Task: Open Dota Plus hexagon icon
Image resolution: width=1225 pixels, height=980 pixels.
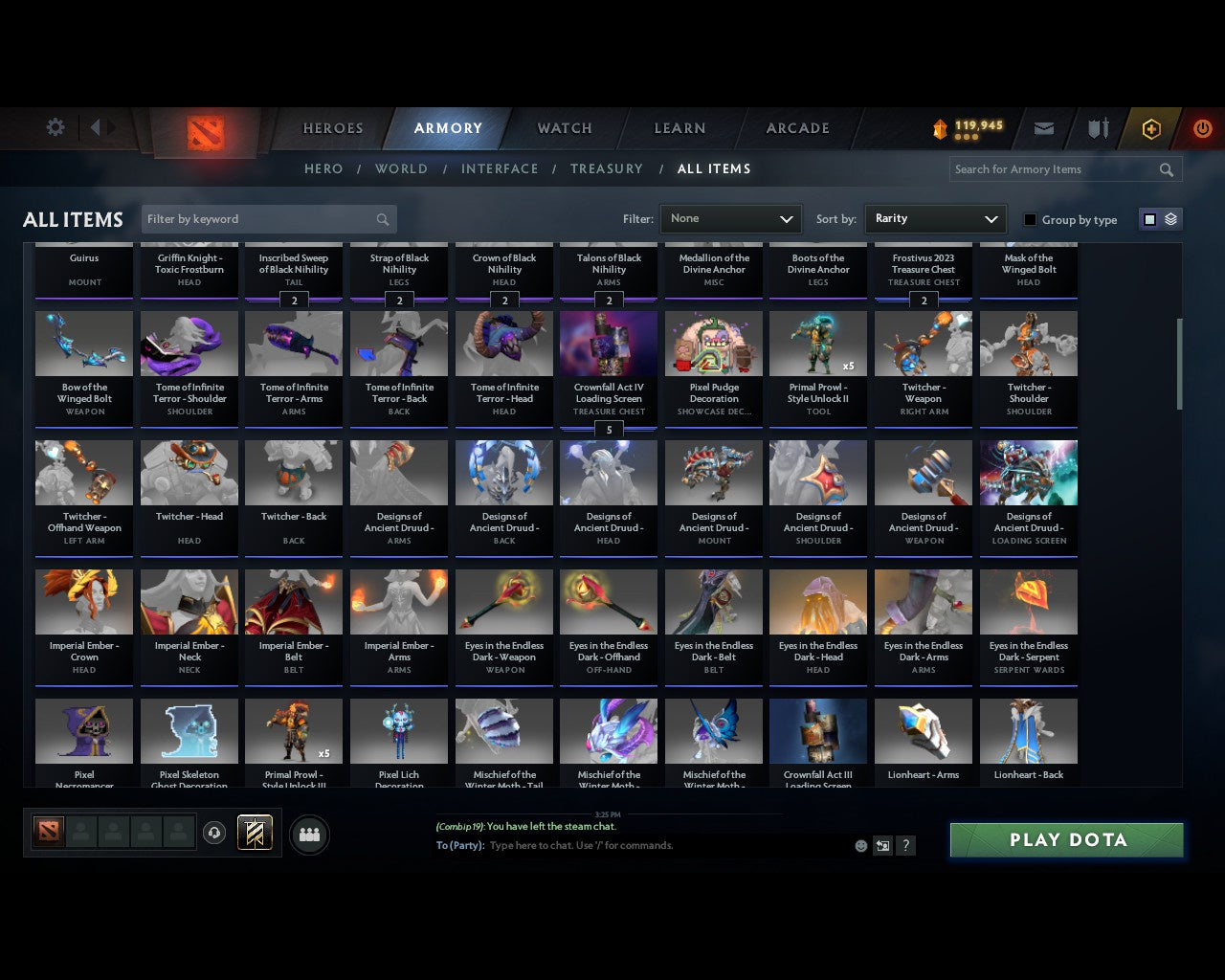Action: tap(1150, 128)
